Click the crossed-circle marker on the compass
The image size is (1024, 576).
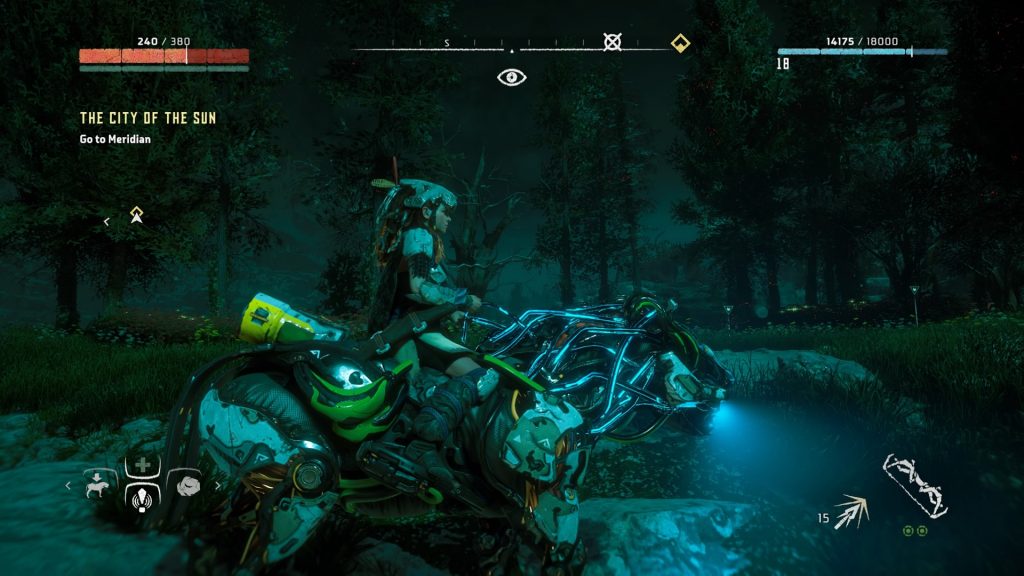pos(612,41)
